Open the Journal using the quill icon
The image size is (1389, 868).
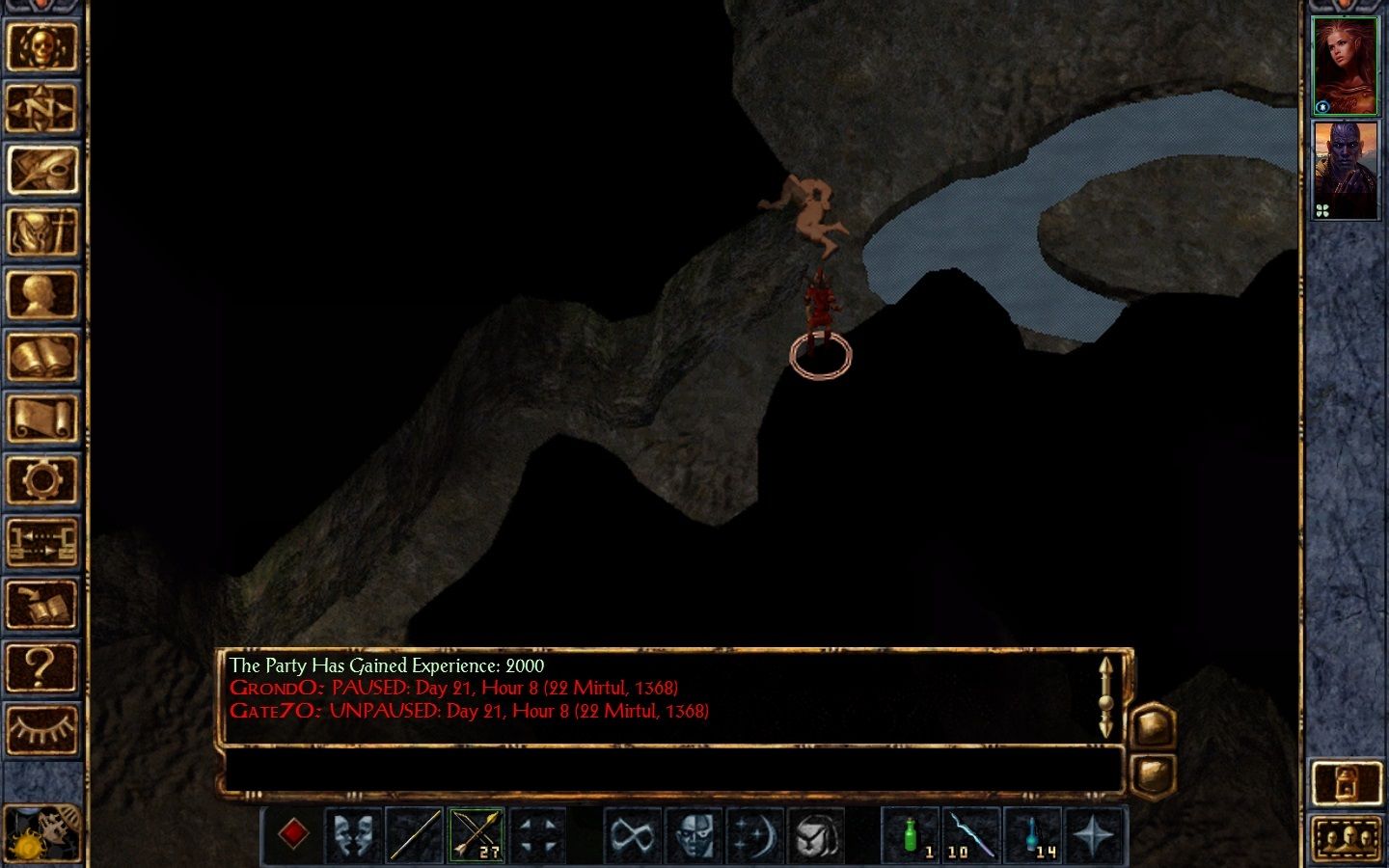pyautogui.click(x=42, y=170)
